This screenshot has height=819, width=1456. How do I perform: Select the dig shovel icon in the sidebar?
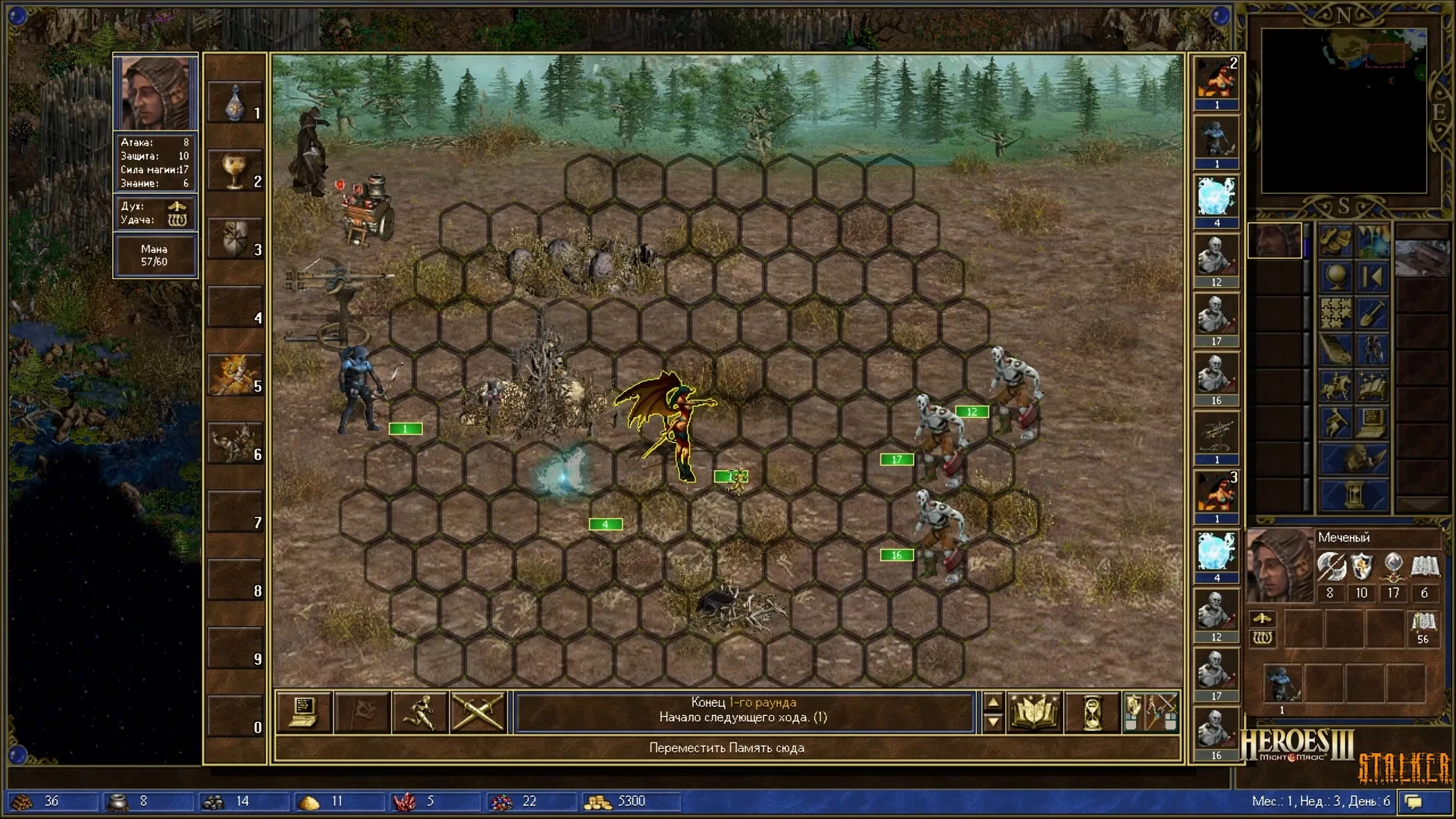click(1372, 312)
